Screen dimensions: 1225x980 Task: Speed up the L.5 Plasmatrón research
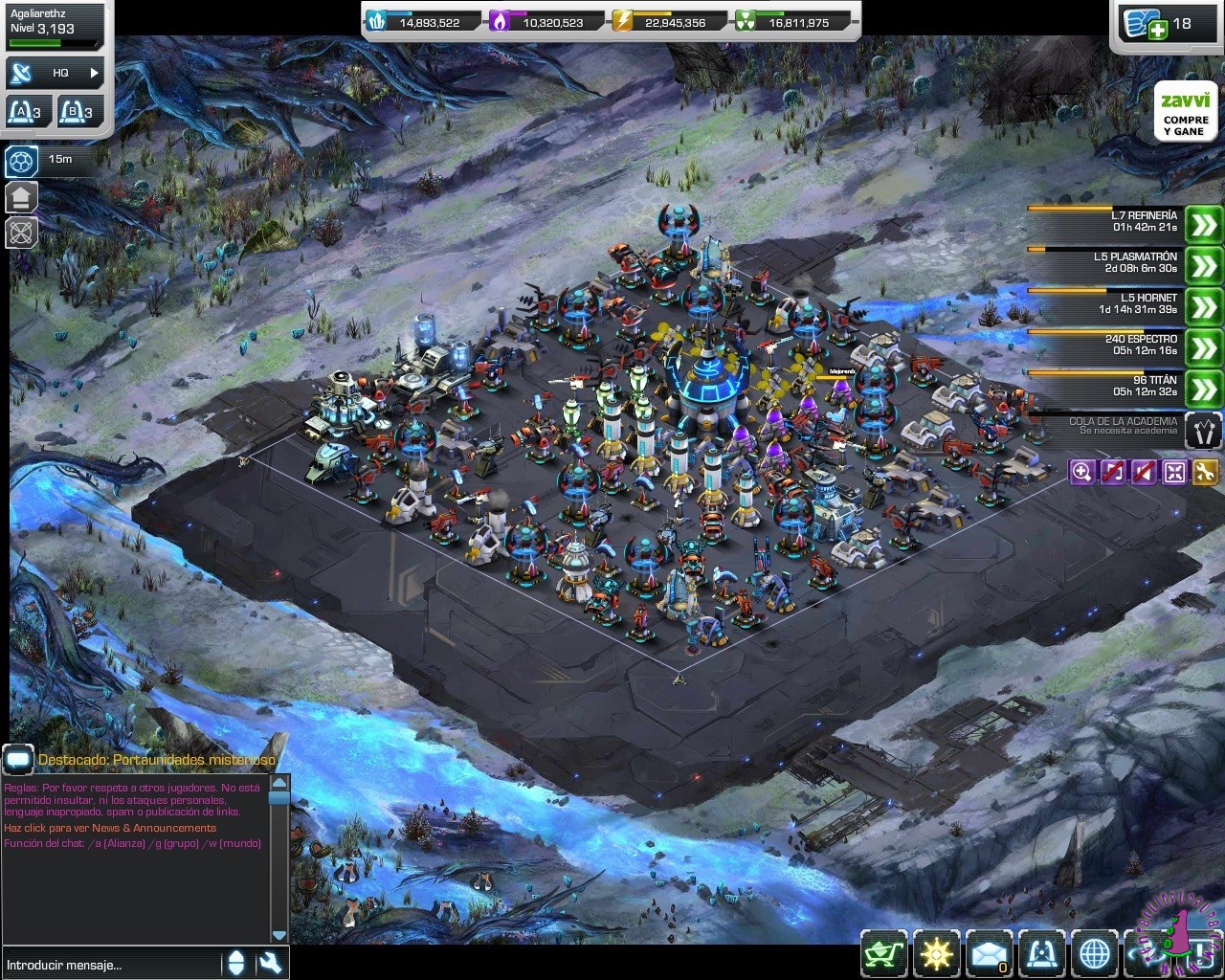coord(1203,266)
